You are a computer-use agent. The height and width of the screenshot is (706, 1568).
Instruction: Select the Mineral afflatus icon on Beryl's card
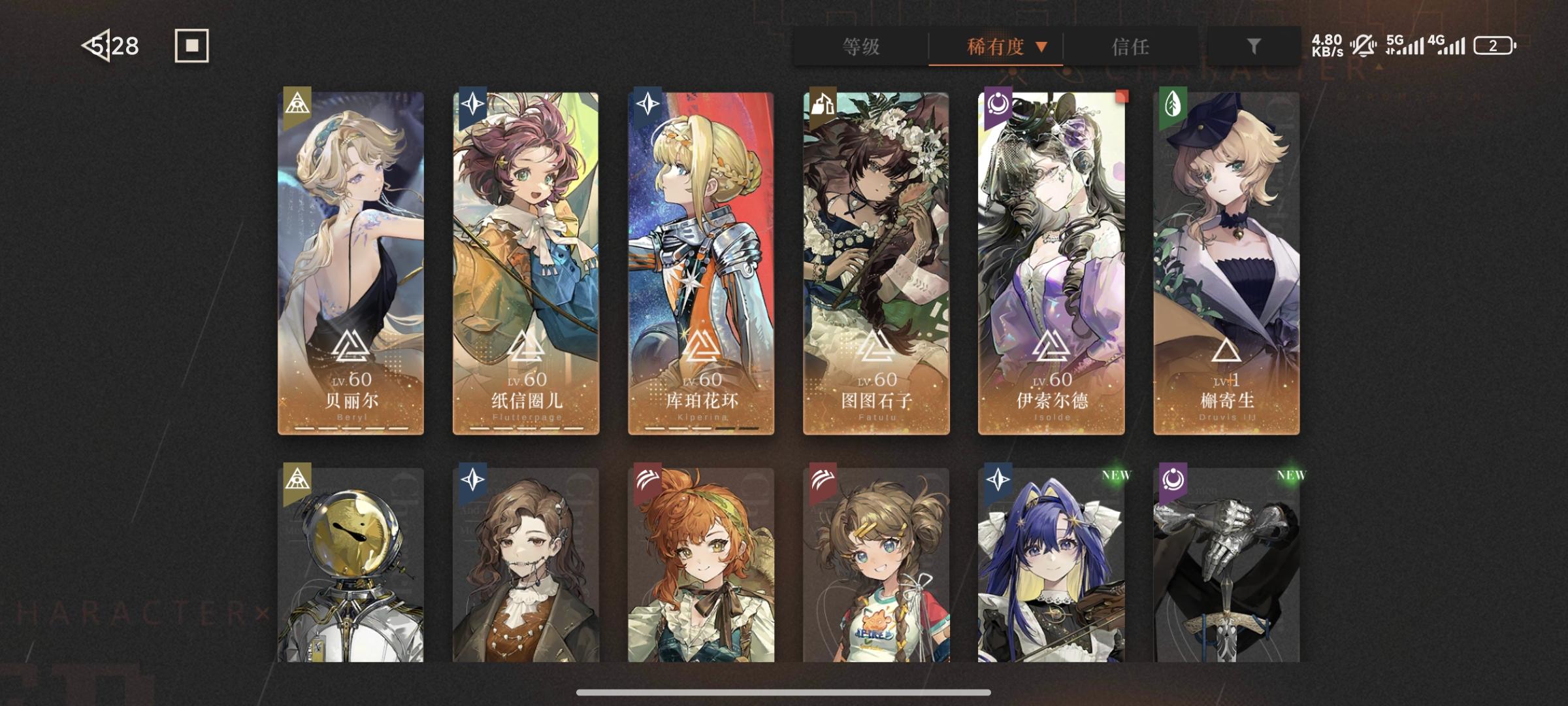298,106
